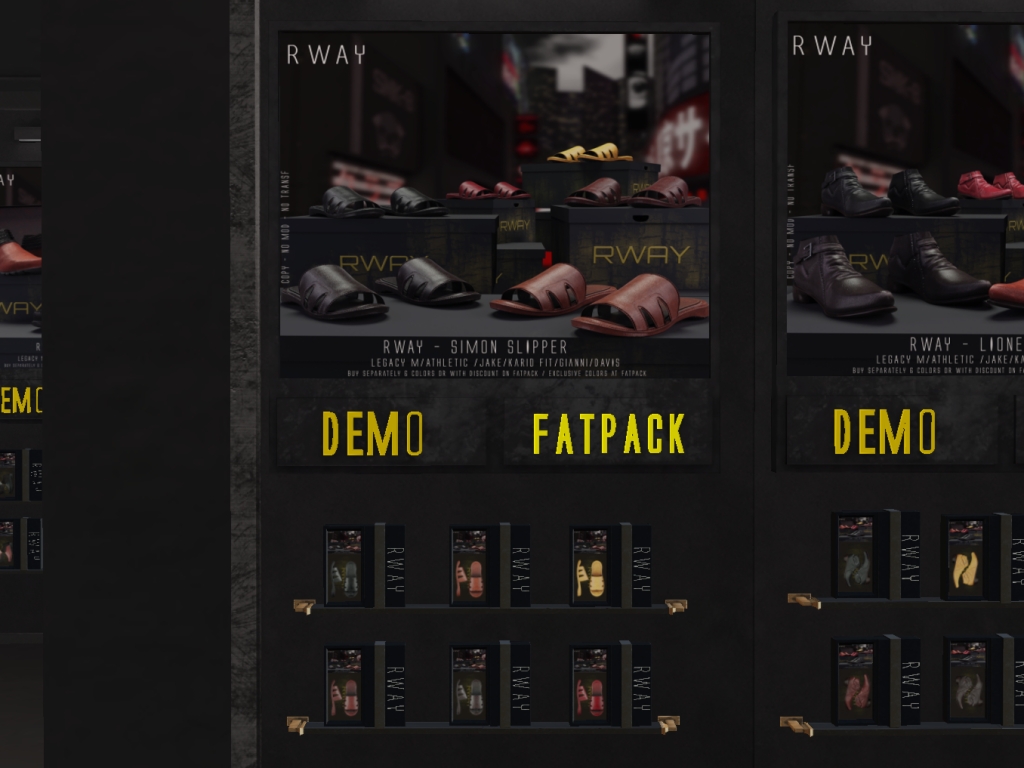
Task: Select the red Lionel boot vendor box
Action: tap(855, 682)
